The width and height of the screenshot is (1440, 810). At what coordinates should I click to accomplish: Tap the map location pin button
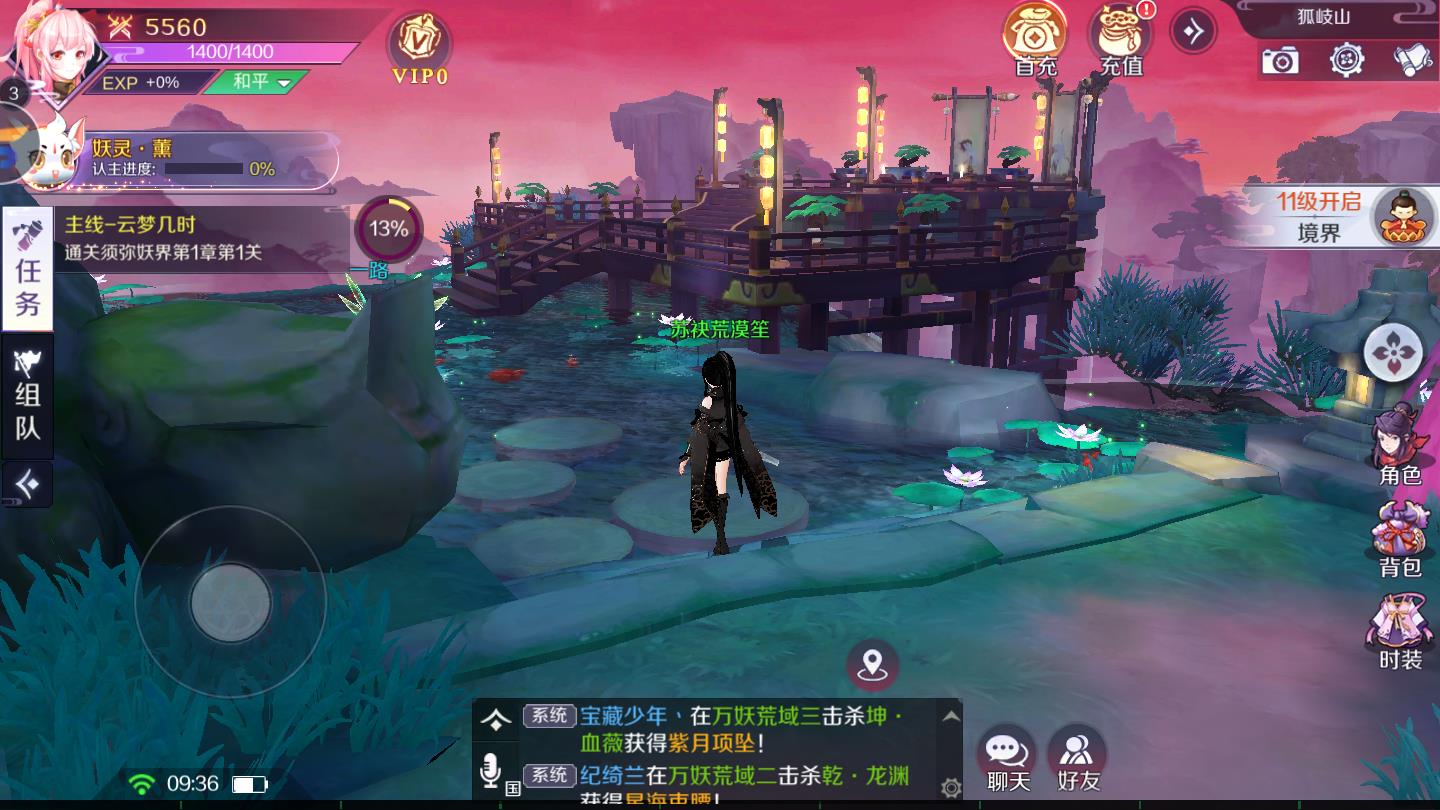(x=872, y=663)
